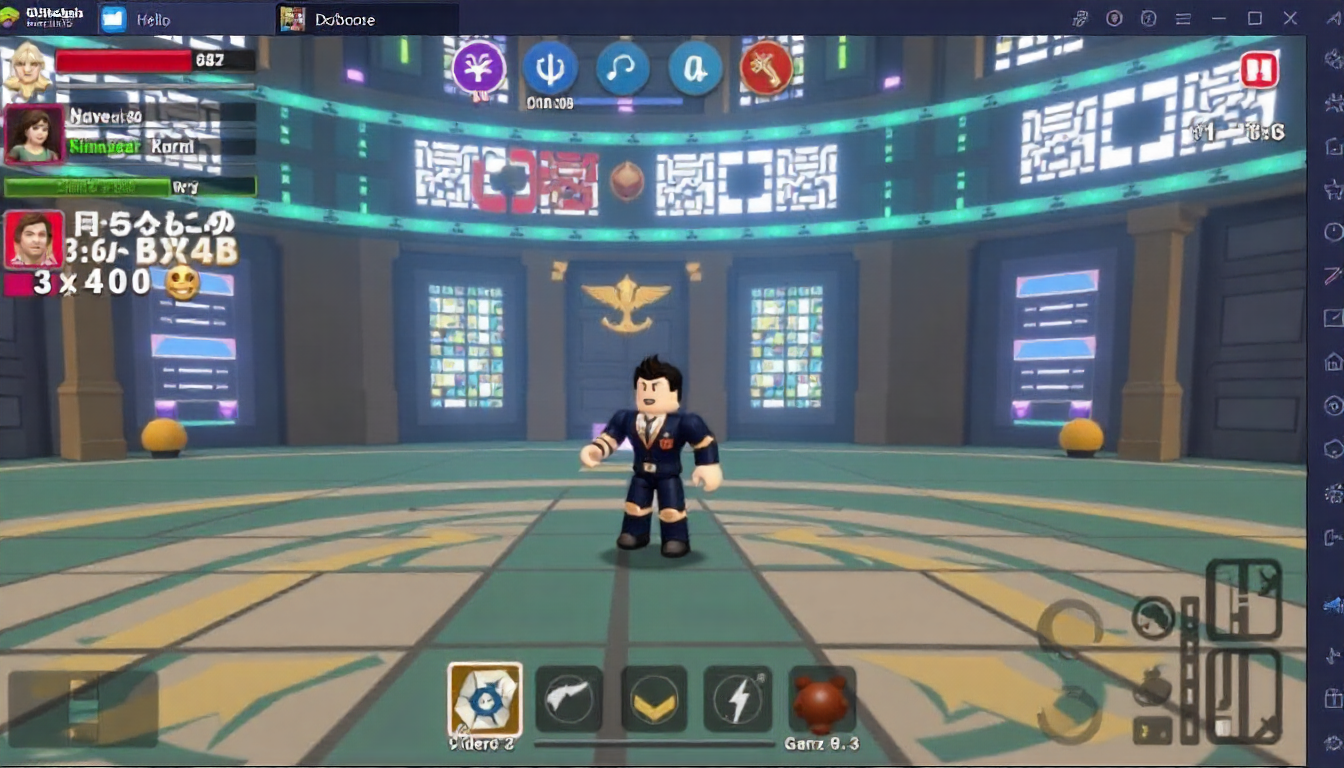This screenshot has height=768, width=1344.
Task: Switch to the Hello tab
Action: 140,19
